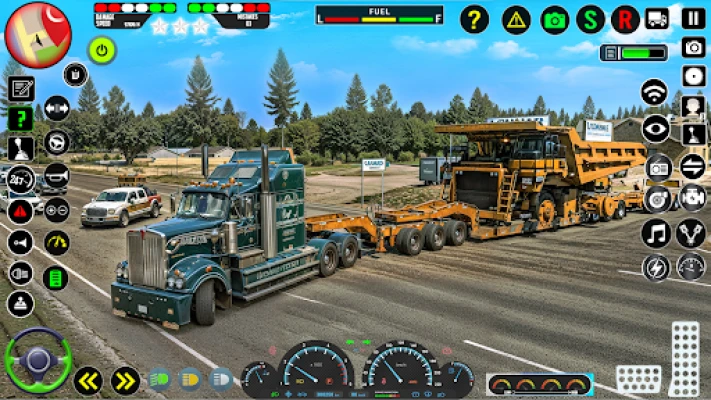Toggle the eye view button
Viewport: 711px width, 400px height.
click(656, 127)
